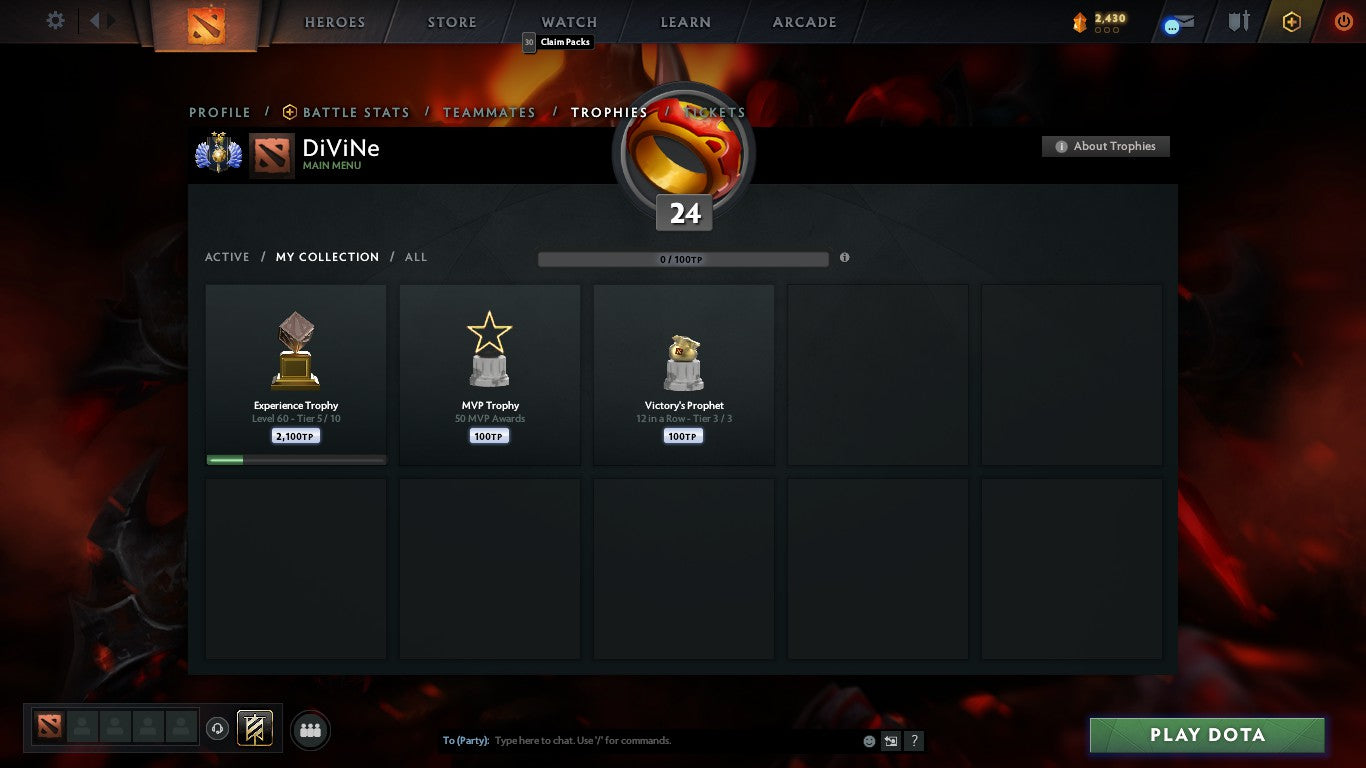
Task: Select the Victory's Prophet trophy
Action: [x=683, y=374]
